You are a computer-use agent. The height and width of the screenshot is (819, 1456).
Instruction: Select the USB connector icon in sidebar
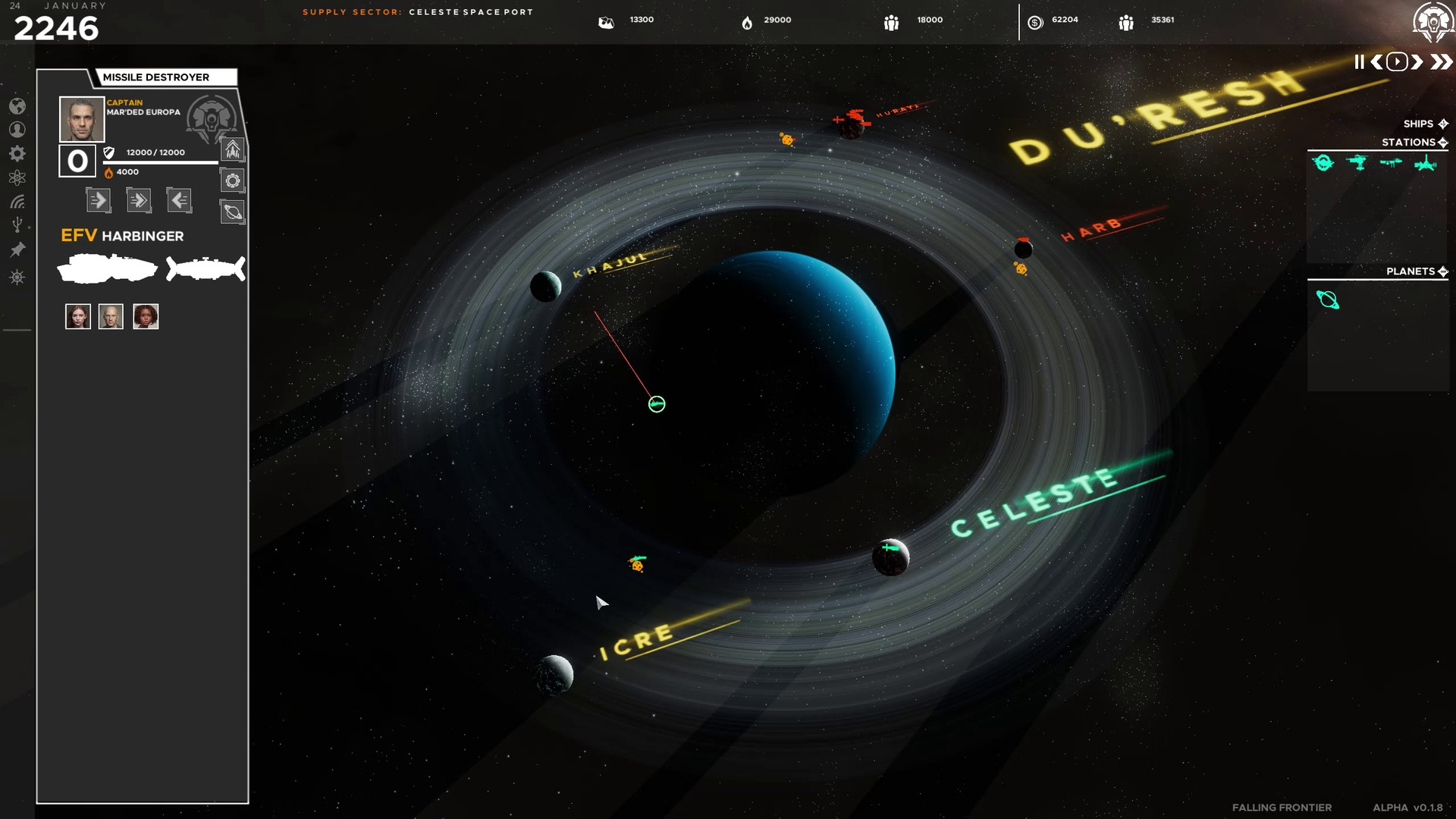tap(17, 224)
